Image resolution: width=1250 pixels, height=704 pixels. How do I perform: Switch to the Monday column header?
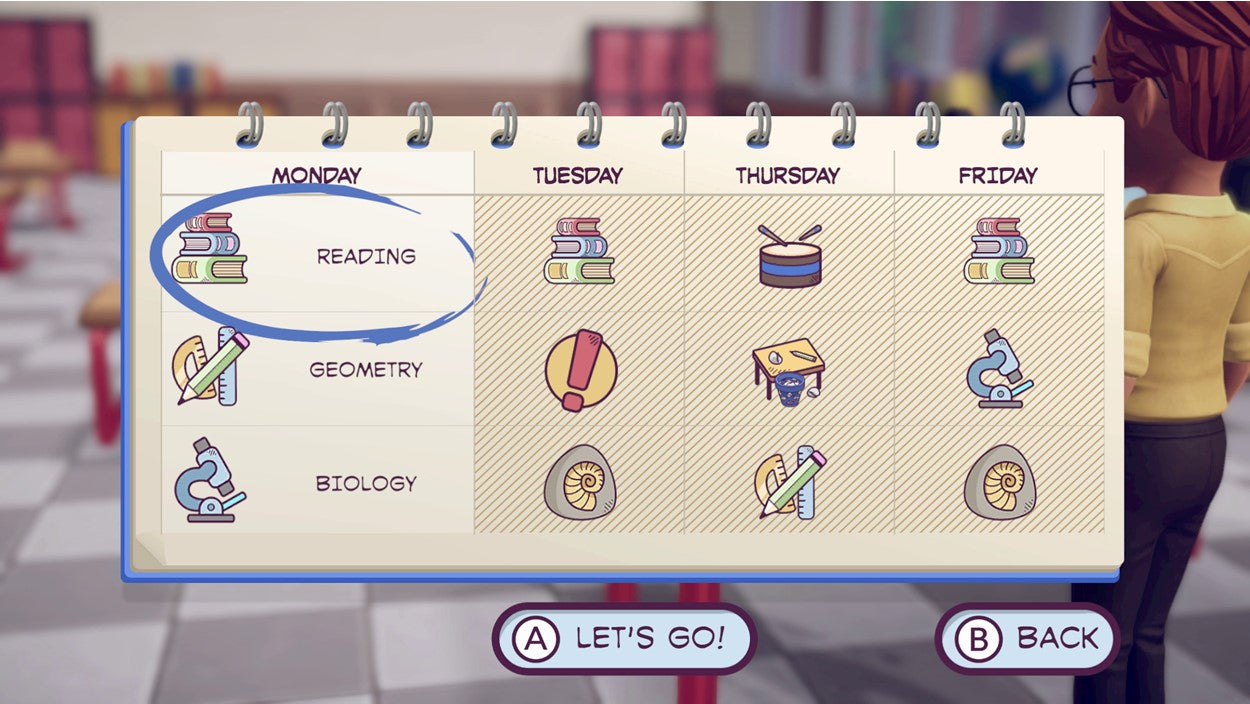point(317,176)
